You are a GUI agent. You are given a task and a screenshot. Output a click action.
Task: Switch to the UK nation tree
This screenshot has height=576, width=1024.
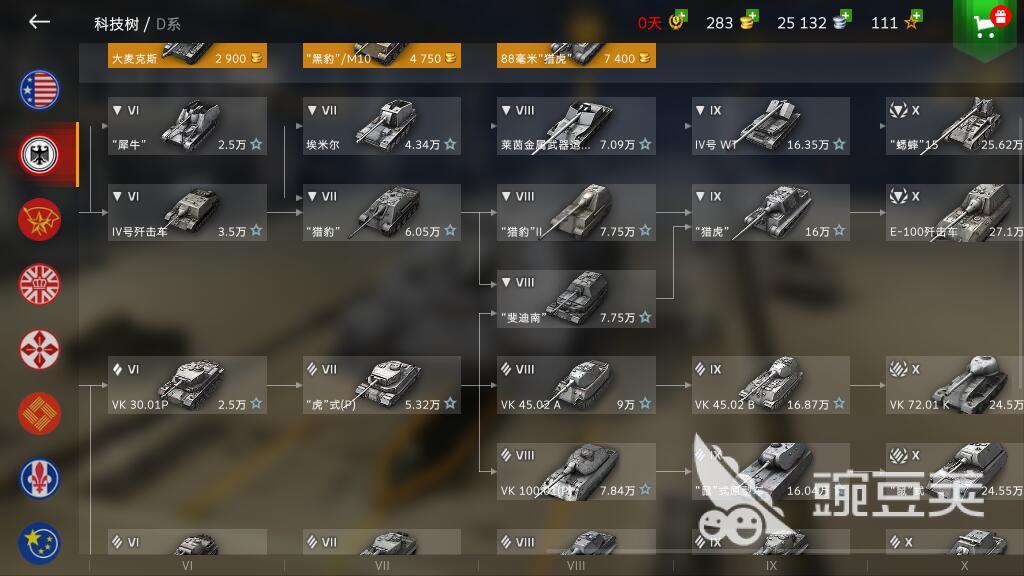coord(40,285)
